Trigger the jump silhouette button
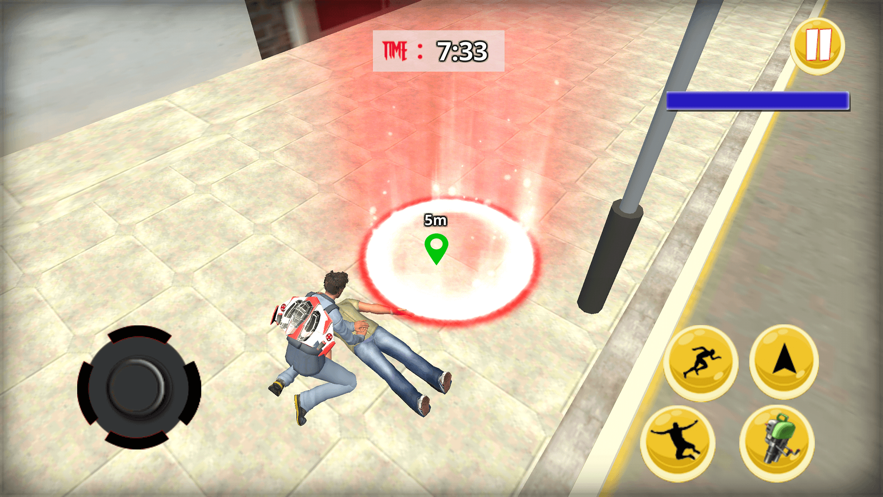 (x=678, y=443)
